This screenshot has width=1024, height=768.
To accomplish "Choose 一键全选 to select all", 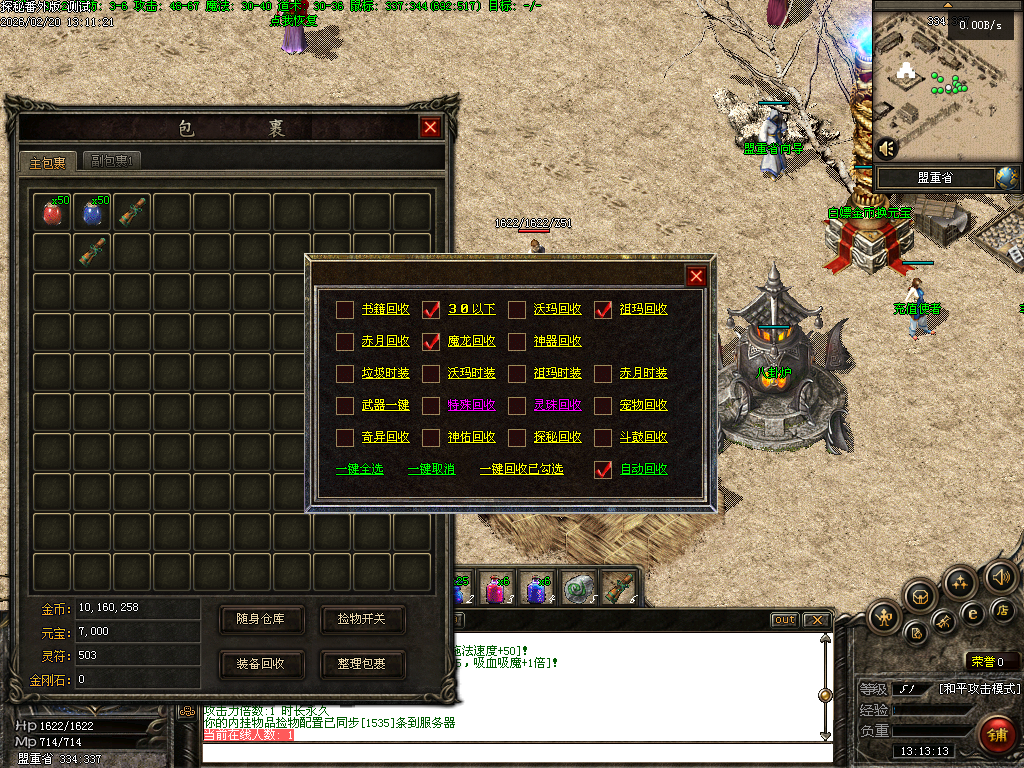I will pyautogui.click(x=359, y=469).
